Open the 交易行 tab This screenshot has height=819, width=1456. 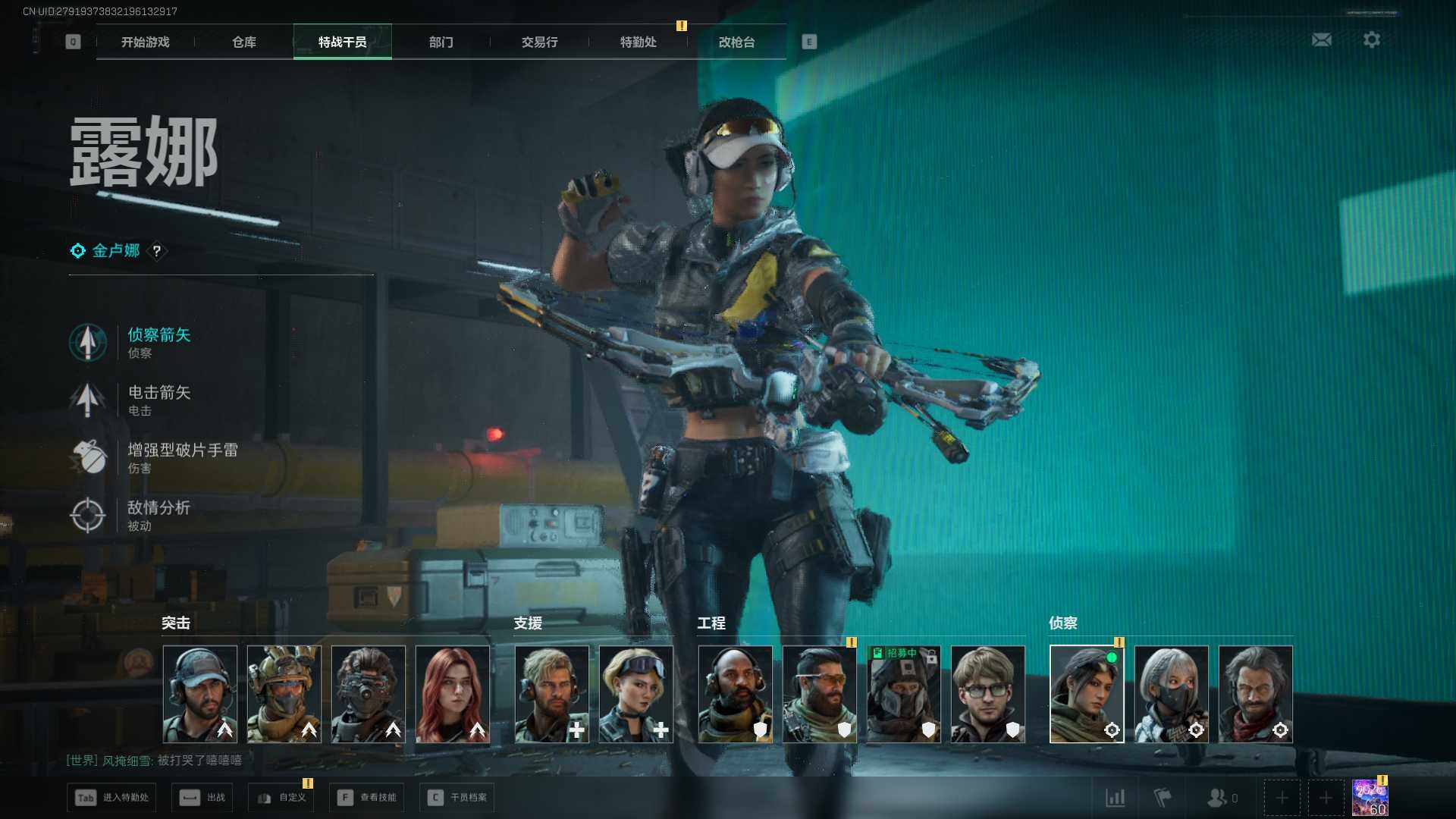(x=540, y=42)
